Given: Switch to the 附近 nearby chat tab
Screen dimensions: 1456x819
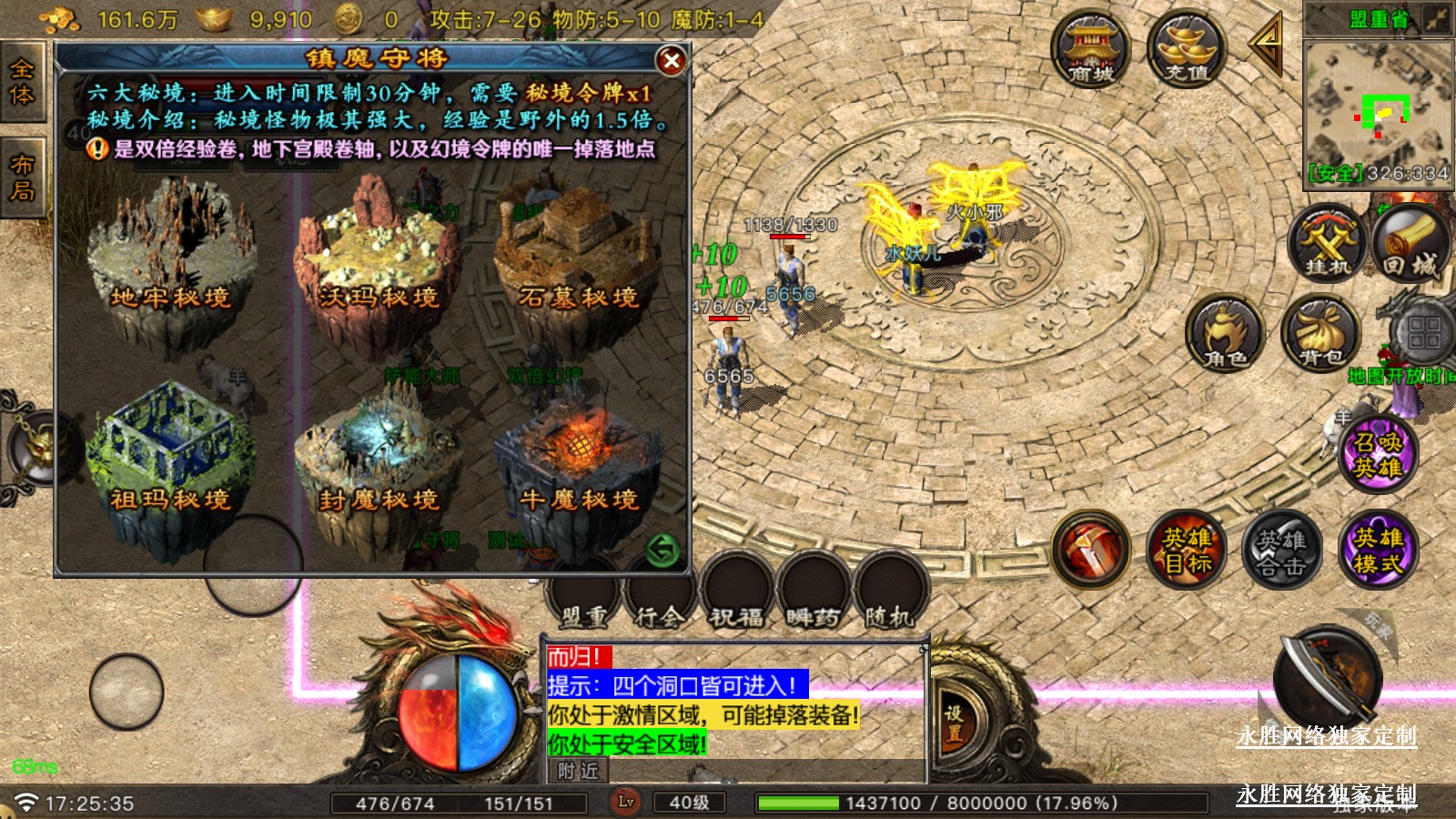Looking at the screenshot, I should (579, 771).
